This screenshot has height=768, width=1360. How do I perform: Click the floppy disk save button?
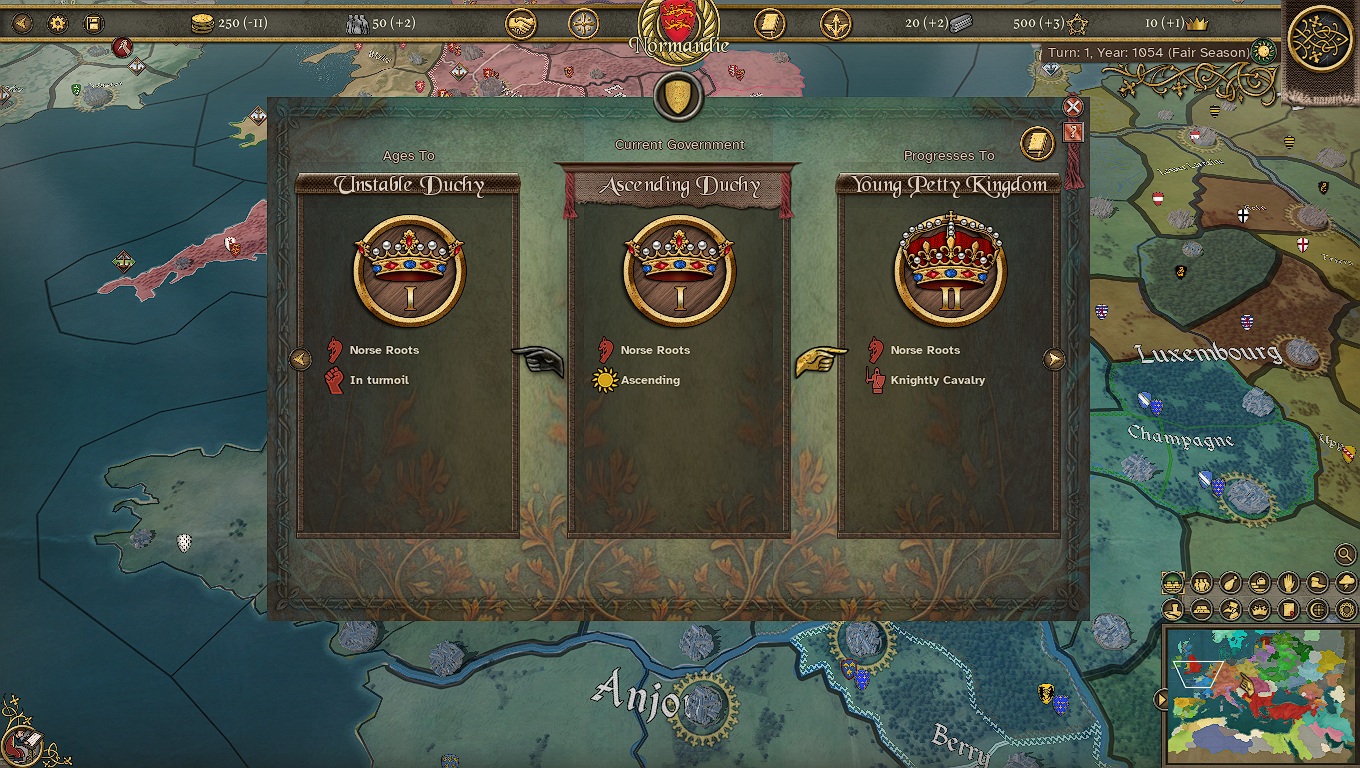[x=93, y=23]
